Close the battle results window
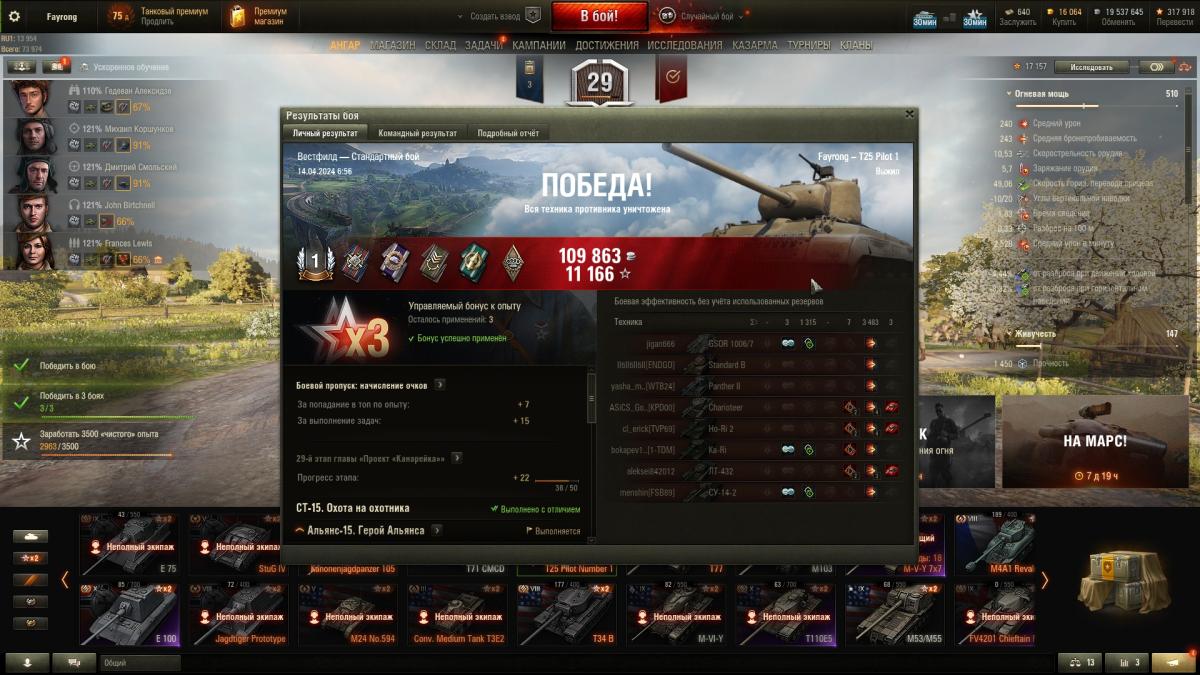The image size is (1200, 675). (x=909, y=114)
